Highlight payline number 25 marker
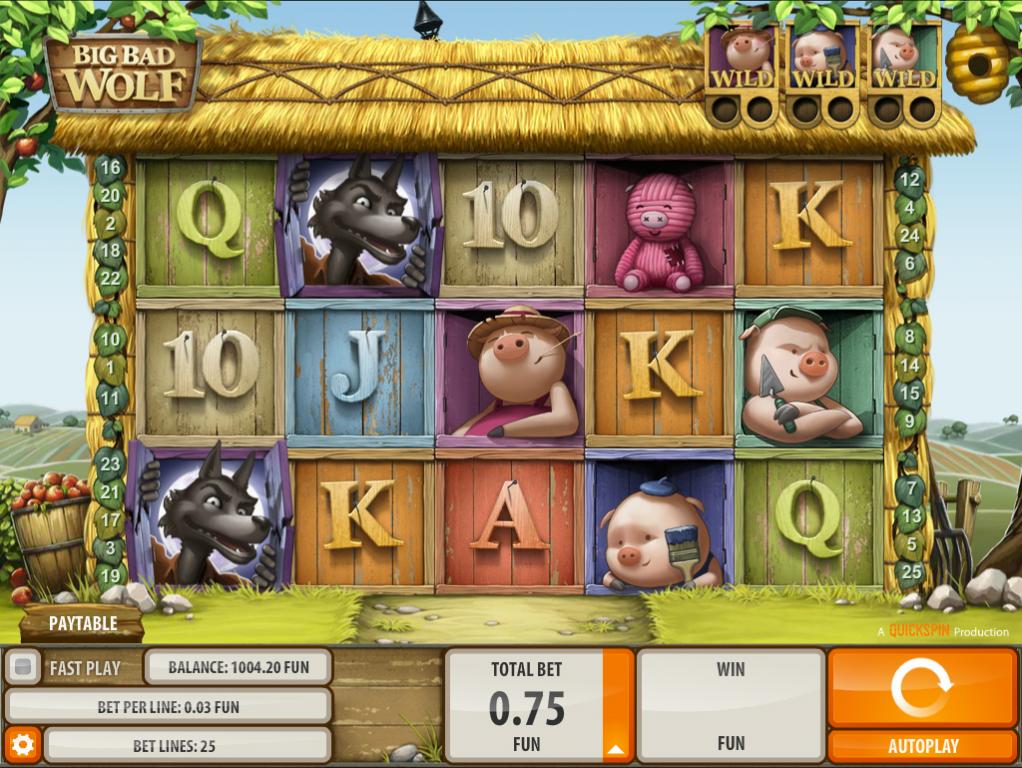The height and width of the screenshot is (768, 1022). coord(909,572)
